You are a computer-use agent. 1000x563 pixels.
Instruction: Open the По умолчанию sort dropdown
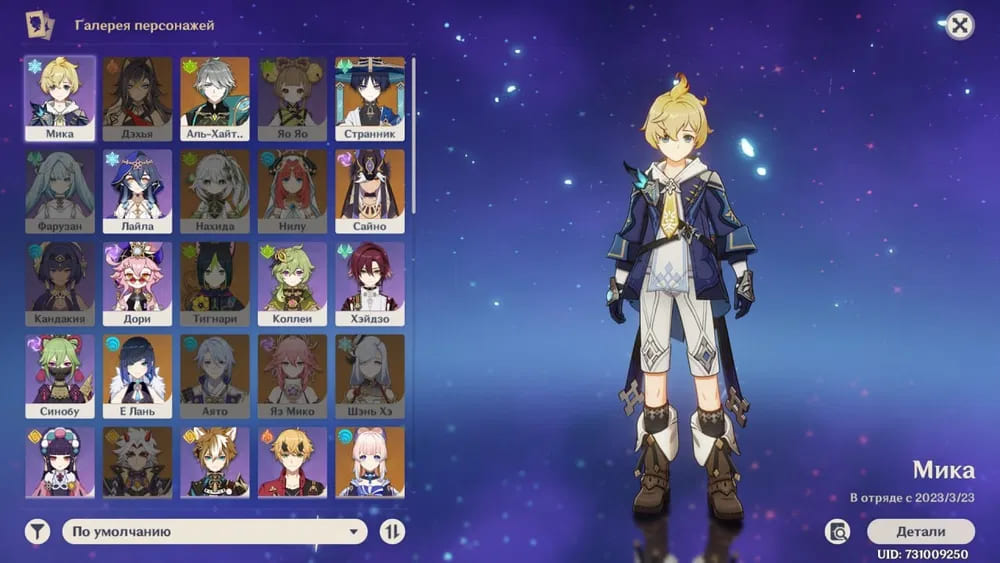(x=214, y=532)
